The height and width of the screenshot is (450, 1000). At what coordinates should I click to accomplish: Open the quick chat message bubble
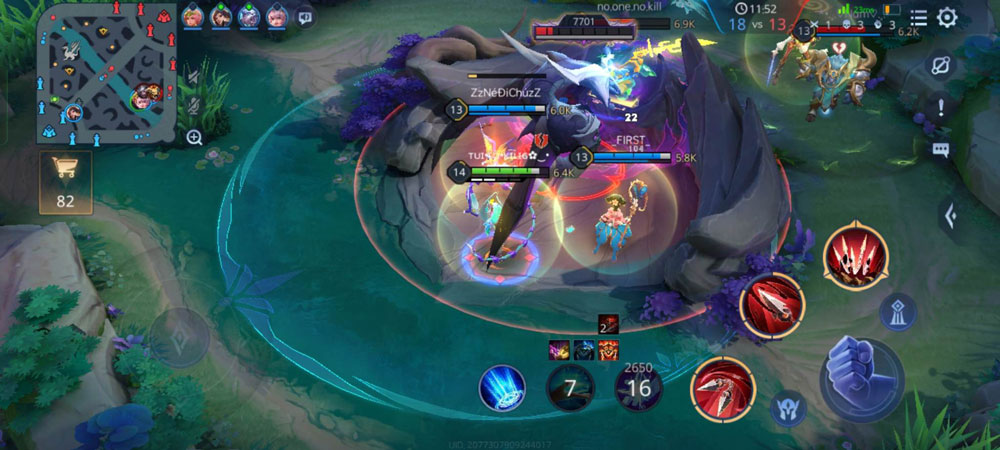point(941,150)
